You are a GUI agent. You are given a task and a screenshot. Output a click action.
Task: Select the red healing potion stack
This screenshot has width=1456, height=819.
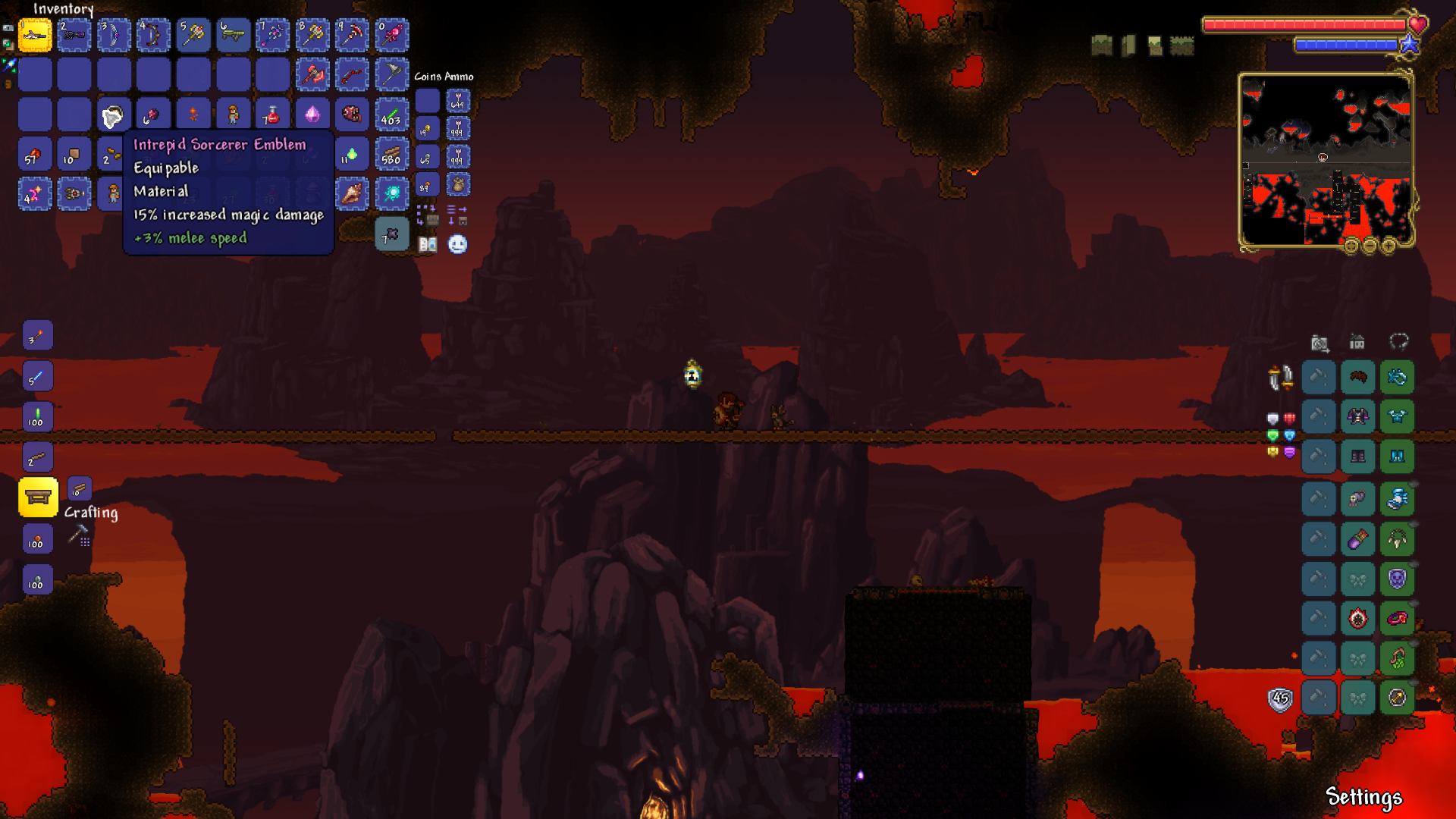pos(272,115)
